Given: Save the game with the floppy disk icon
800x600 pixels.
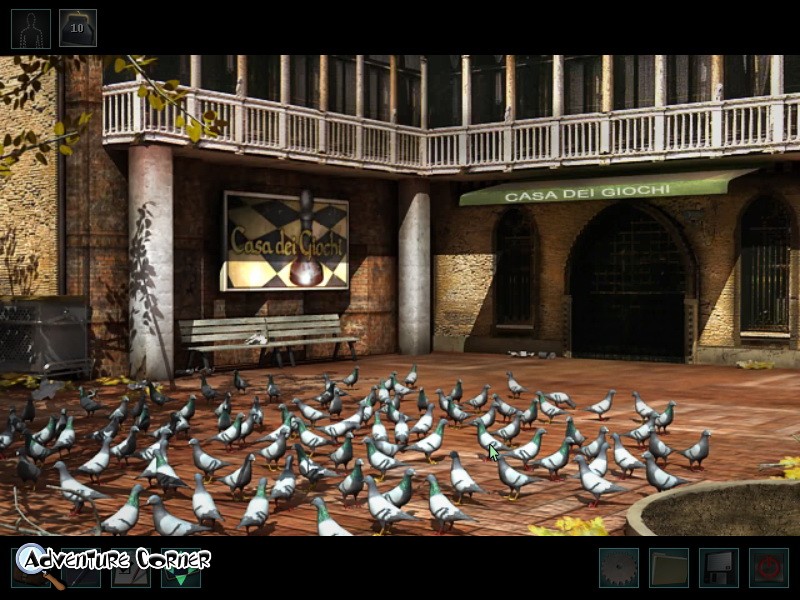Looking at the screenshot, I should point(718,568).
